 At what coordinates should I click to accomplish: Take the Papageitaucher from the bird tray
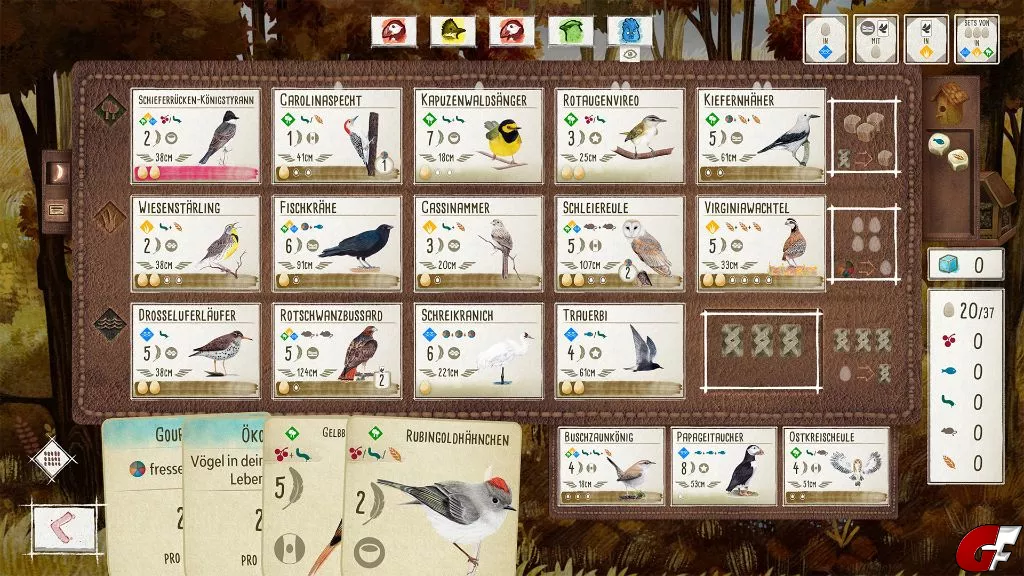pos(723,466)
